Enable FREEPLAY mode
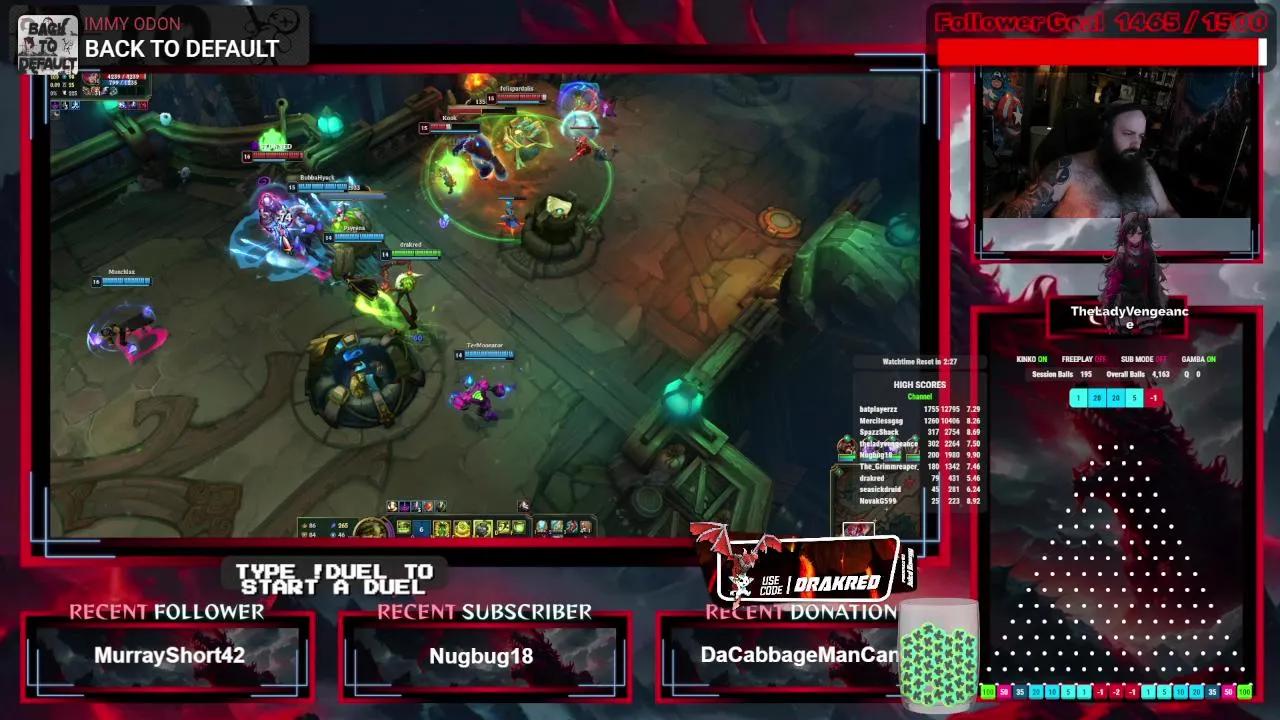The height and width of the screenshot is (720, 1280). click(1083, 358)
